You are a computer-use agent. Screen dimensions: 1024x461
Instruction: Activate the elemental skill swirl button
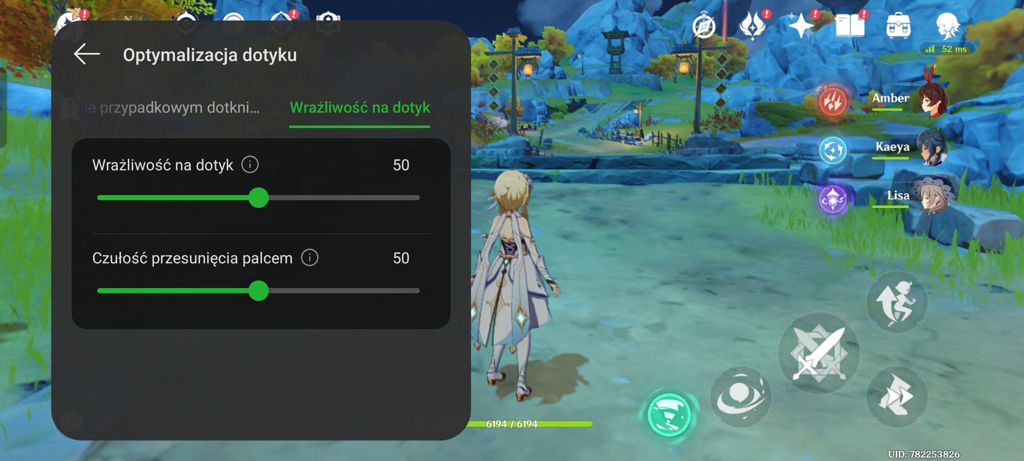(x=741, y=395)
